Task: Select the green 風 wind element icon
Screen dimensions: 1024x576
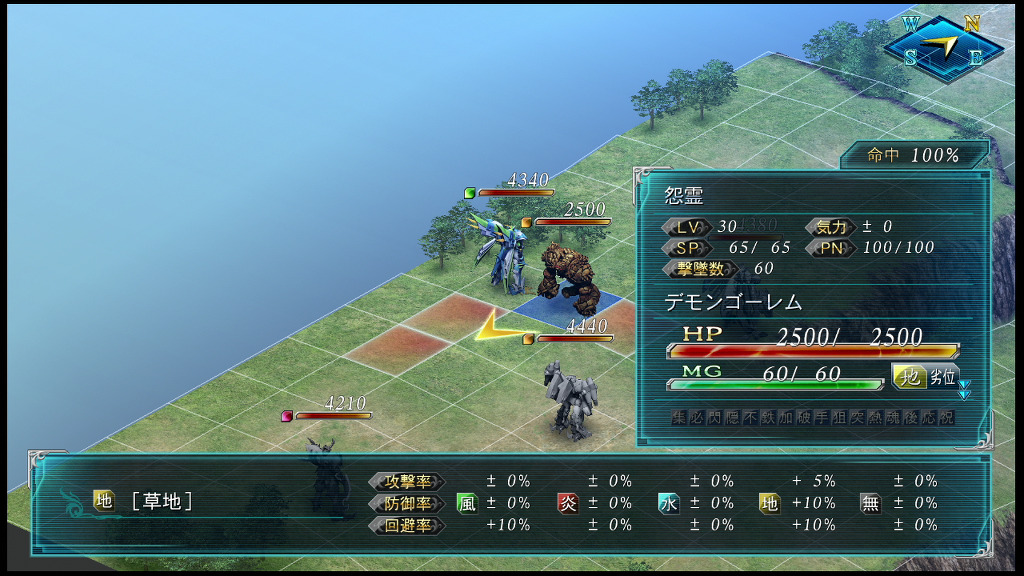Action: click(x=467, y=503)
